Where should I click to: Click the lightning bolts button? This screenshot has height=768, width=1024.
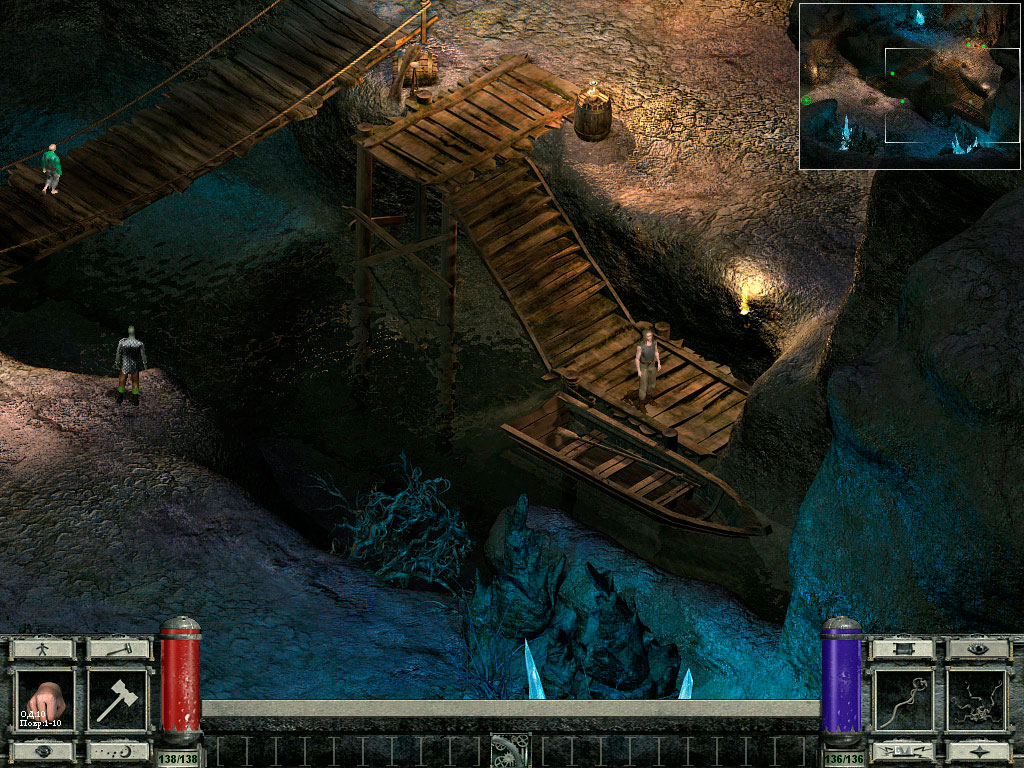click(x=904, y=751)
